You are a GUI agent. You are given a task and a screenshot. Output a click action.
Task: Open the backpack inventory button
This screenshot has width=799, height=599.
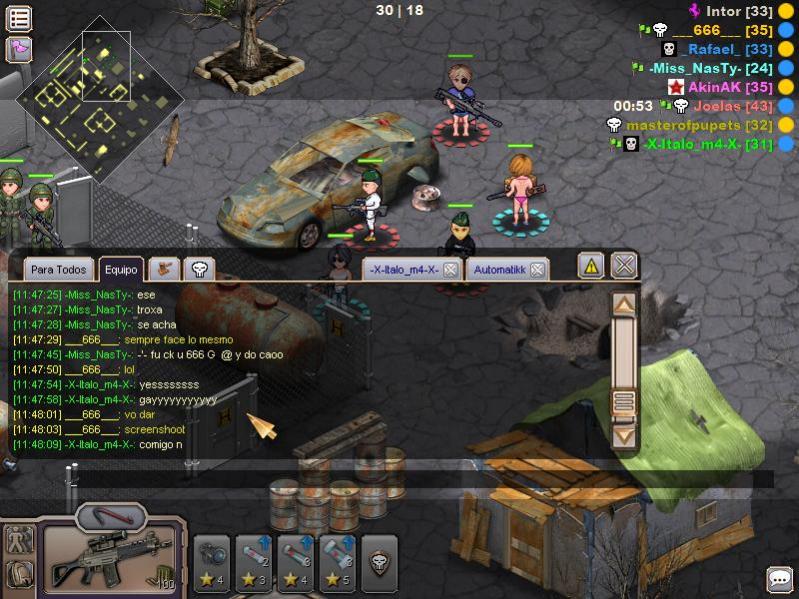pos(20,574)
